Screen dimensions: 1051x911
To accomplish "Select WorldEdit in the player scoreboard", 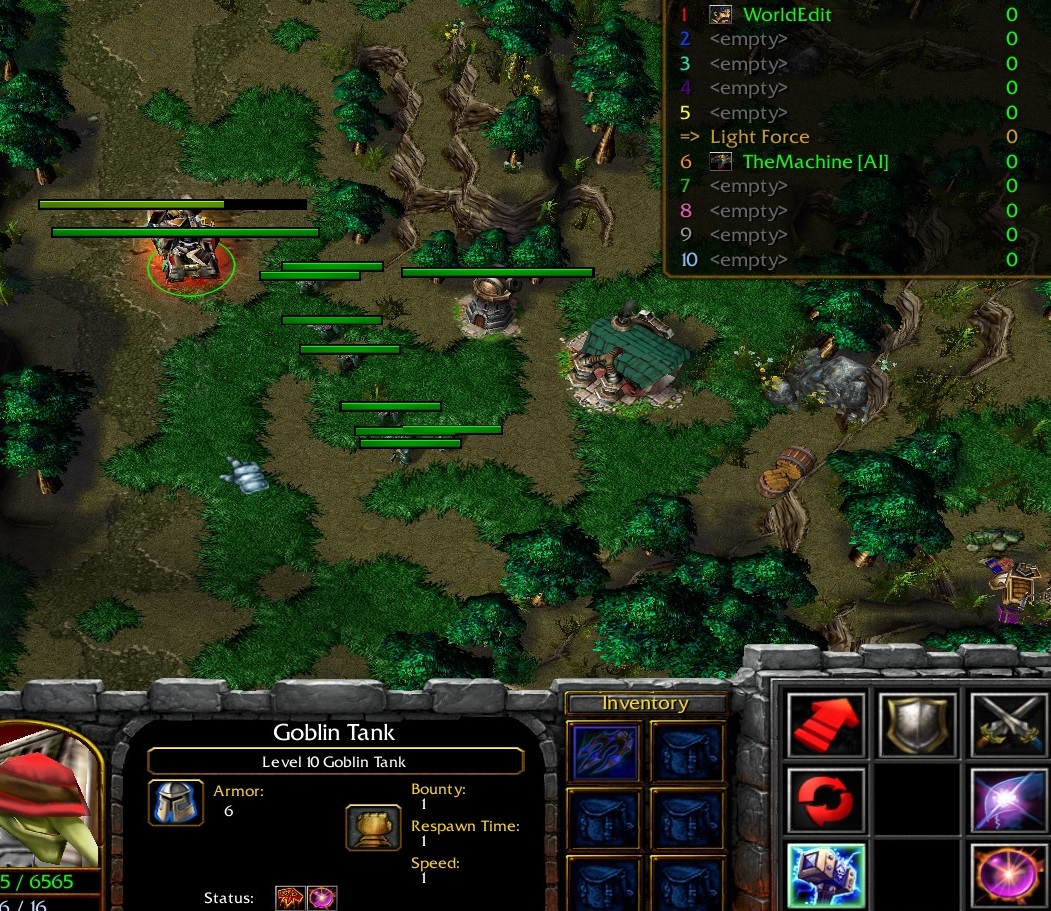I will tap(786, 15).
